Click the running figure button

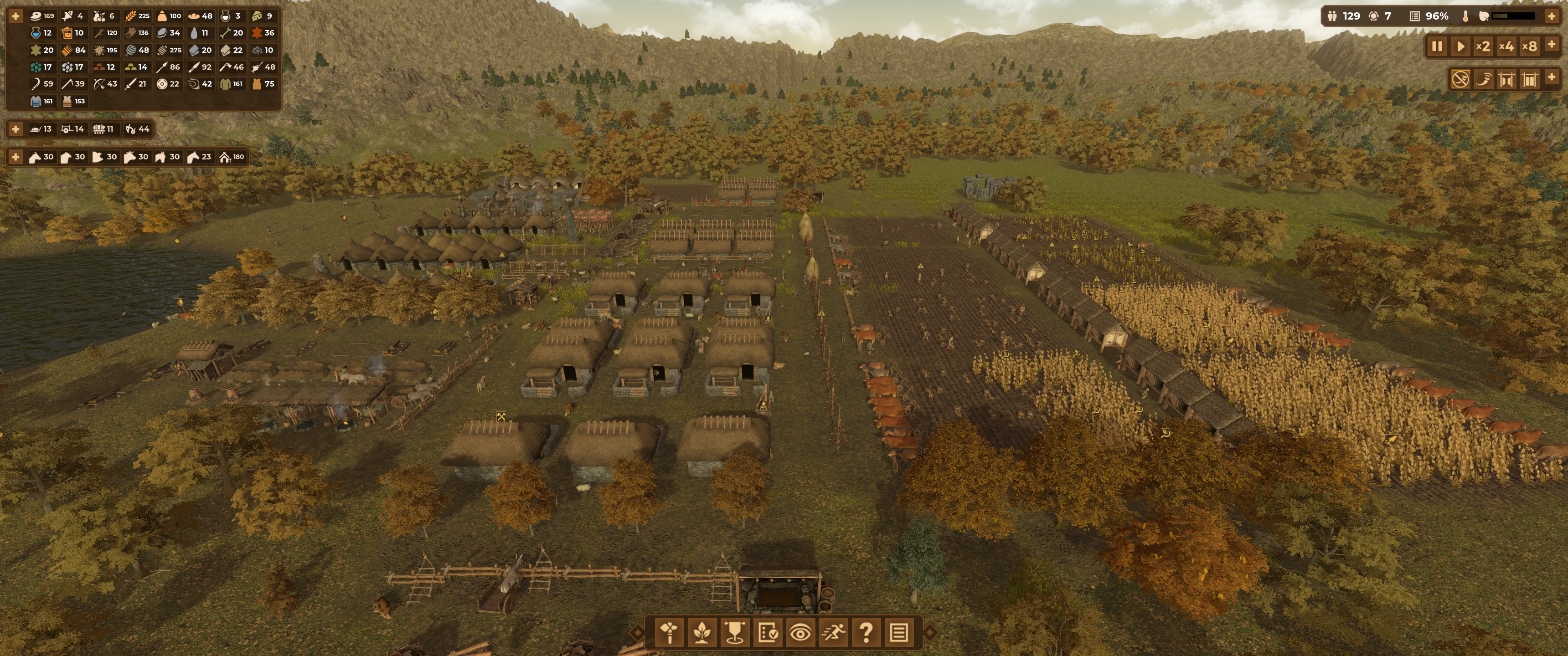tap(833, 633)
